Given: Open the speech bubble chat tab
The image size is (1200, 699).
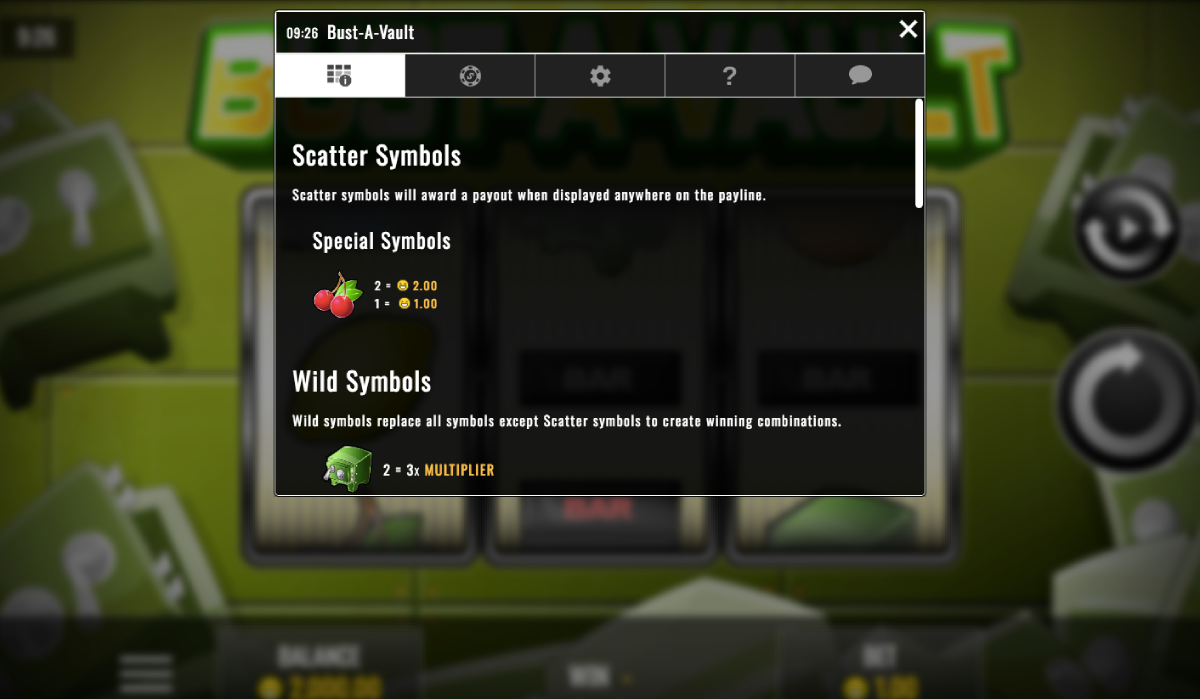Looking at the screenshot, I should (860, 76).
